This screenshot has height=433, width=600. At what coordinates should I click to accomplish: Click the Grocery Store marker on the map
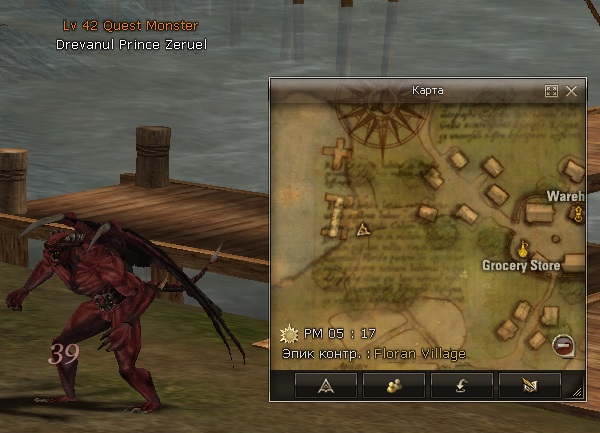[523, 246]
